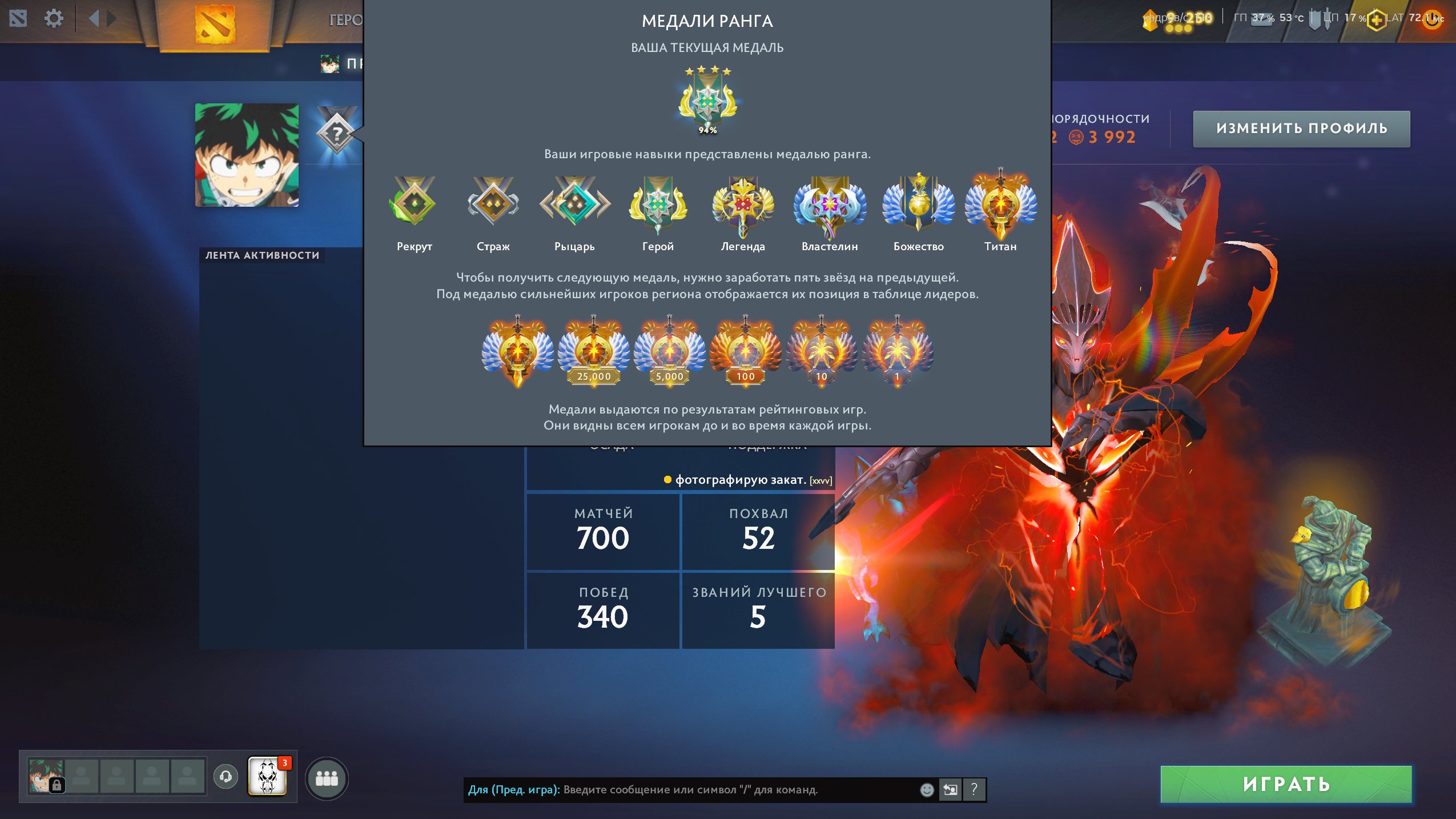The image size is (1456, 819).
Task: Click the Dota 2 logo in top-left corner
Action: [x=17, y=18]
